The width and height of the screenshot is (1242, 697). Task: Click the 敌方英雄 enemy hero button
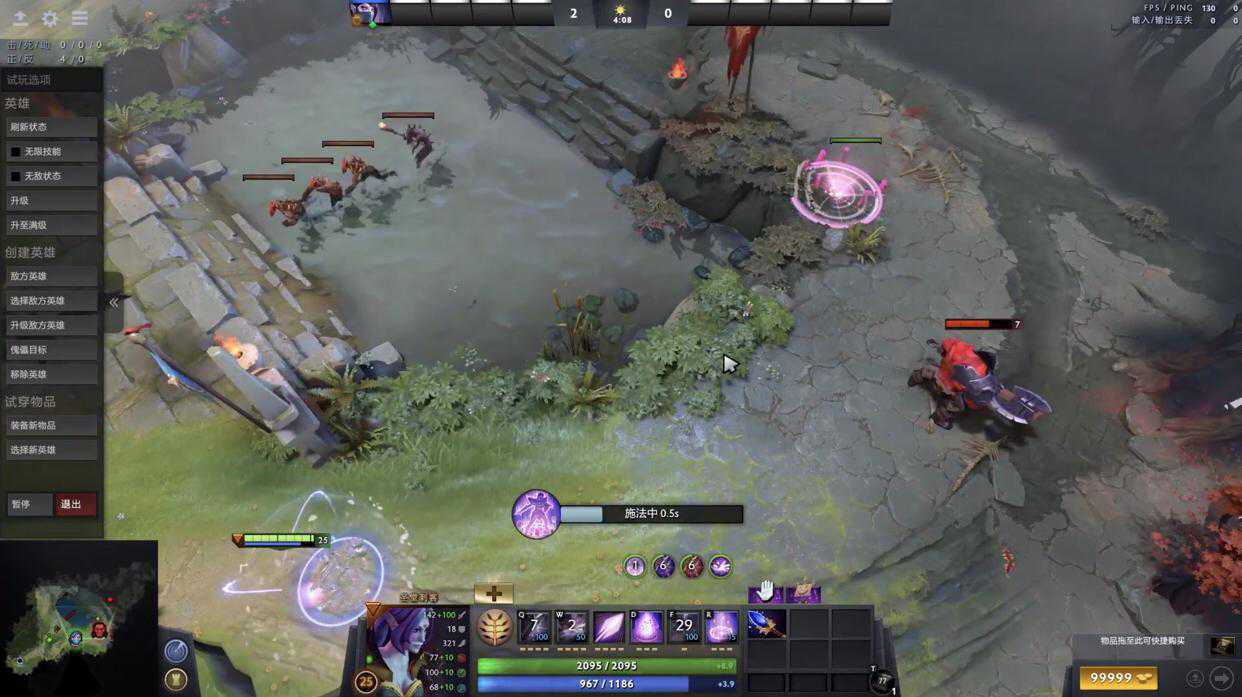51,276
